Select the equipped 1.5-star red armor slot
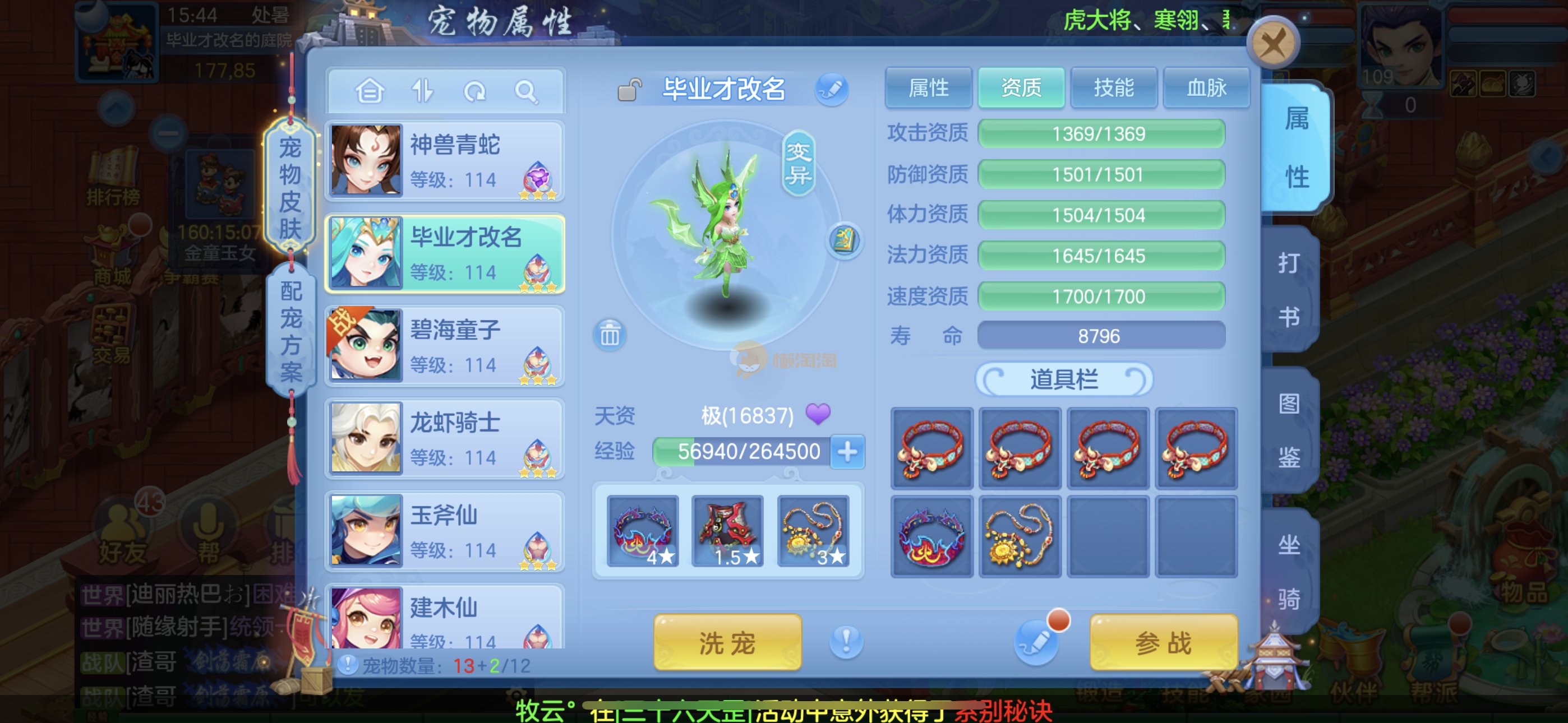This screenshot has width=1568, height=723. (727, 531)
